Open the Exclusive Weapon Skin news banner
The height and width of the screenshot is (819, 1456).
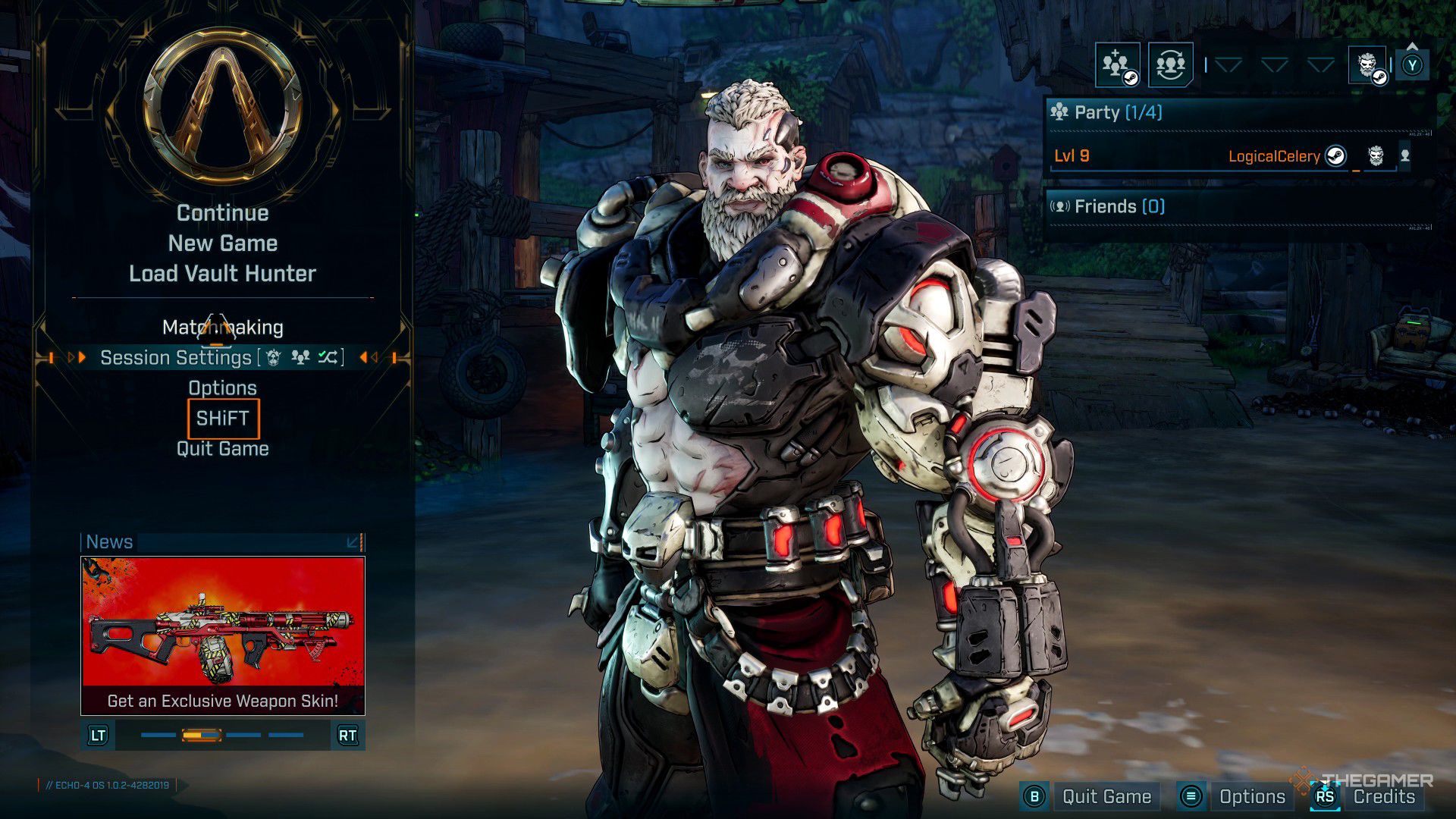click(222, 635)
